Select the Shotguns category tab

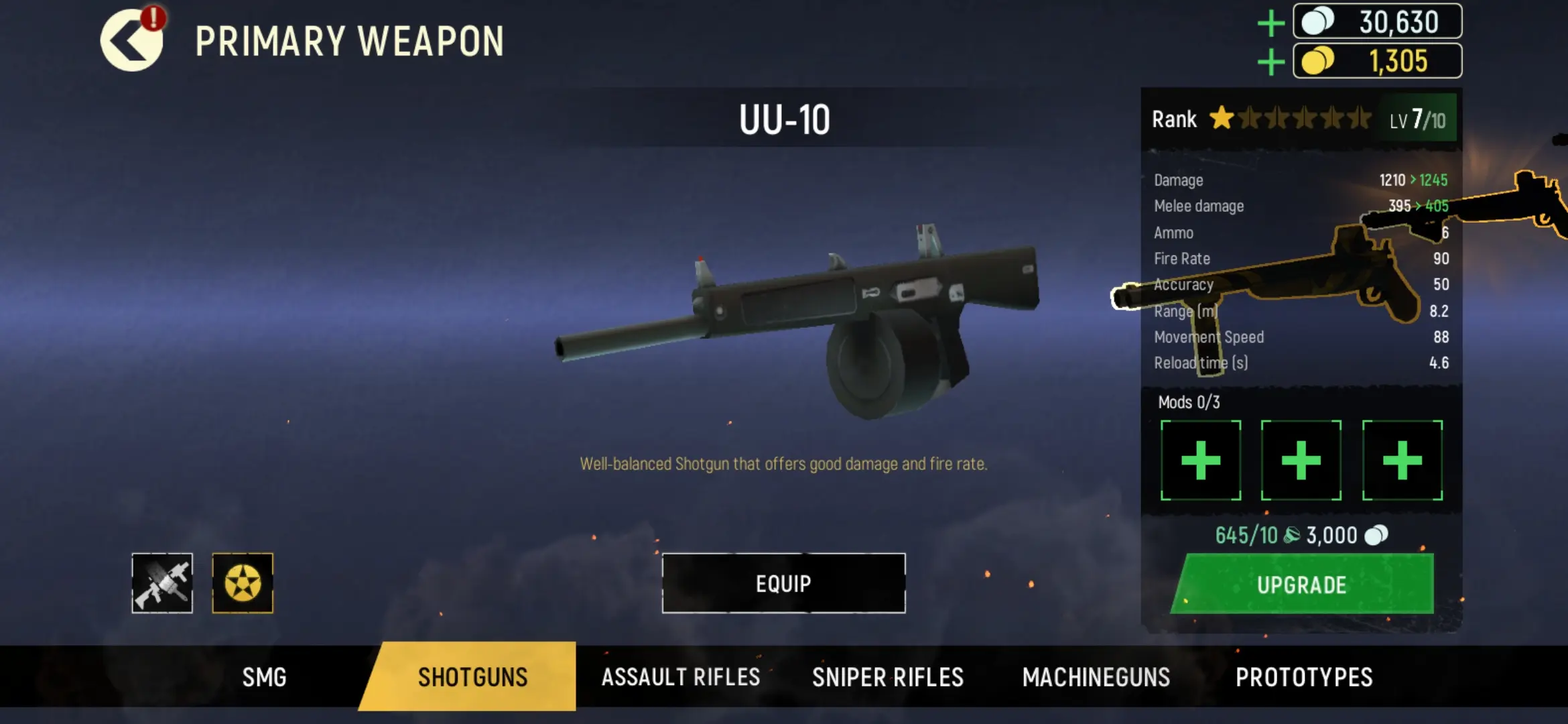point(472,677)
